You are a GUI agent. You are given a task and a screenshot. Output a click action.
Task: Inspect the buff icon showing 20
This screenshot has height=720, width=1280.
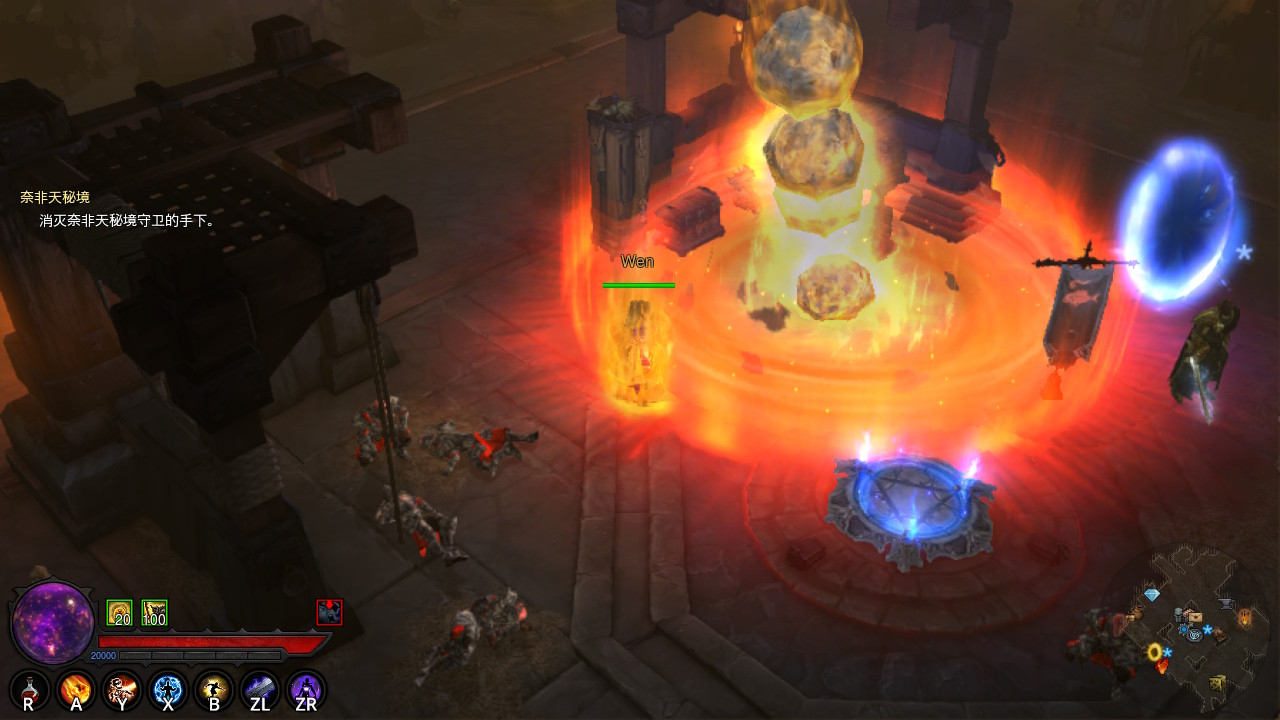point(119,612)
